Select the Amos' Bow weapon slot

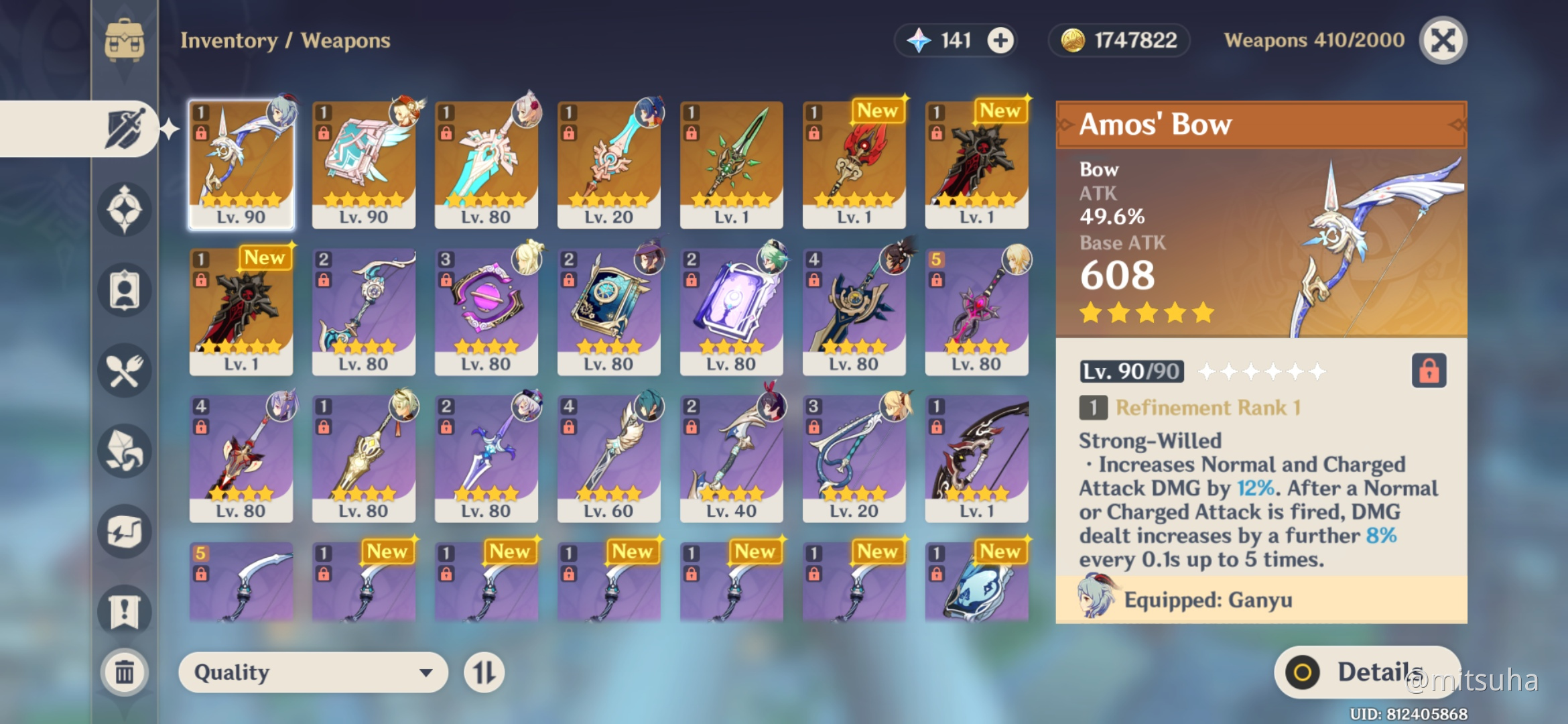pyautogui.click(x=241, y=164)
